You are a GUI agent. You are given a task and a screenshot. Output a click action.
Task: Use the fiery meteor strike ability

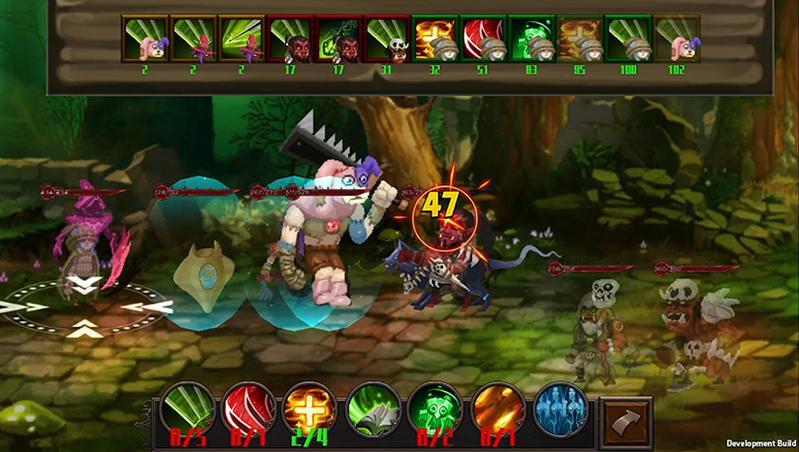coord(496,410)
